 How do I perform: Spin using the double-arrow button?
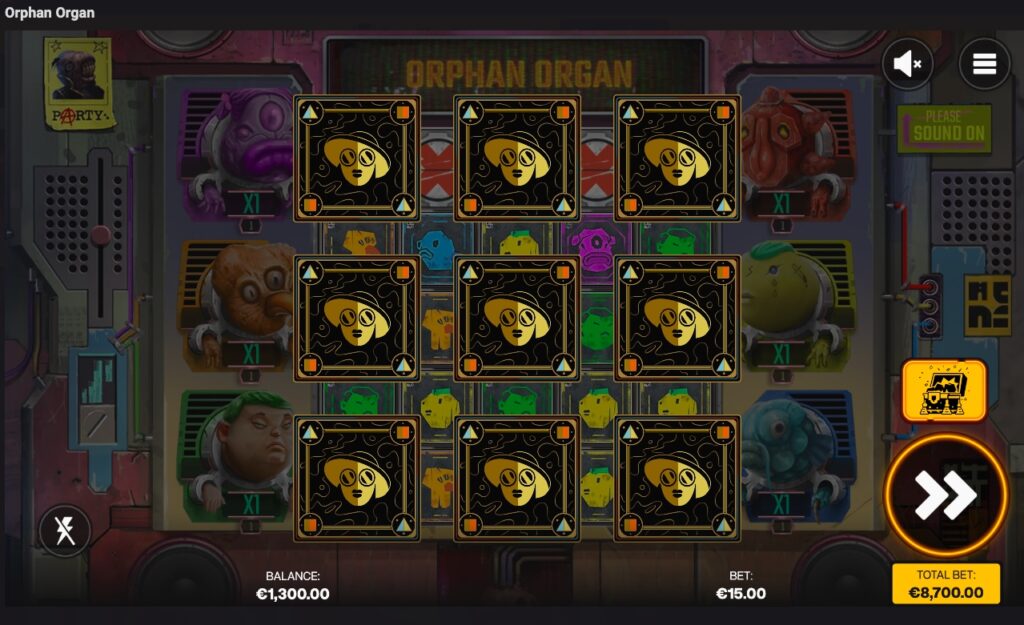pyautogui.click(x=945, y=494)
